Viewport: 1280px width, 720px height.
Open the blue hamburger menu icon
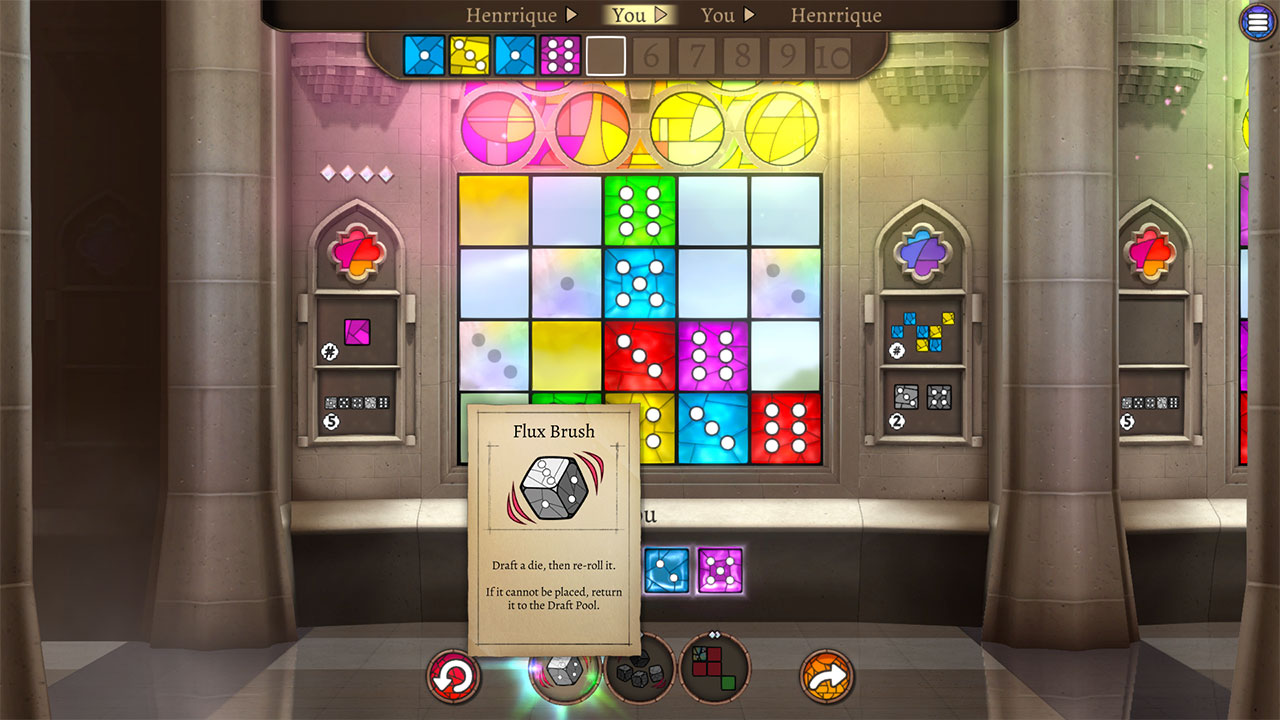(x=1257, y=21)
